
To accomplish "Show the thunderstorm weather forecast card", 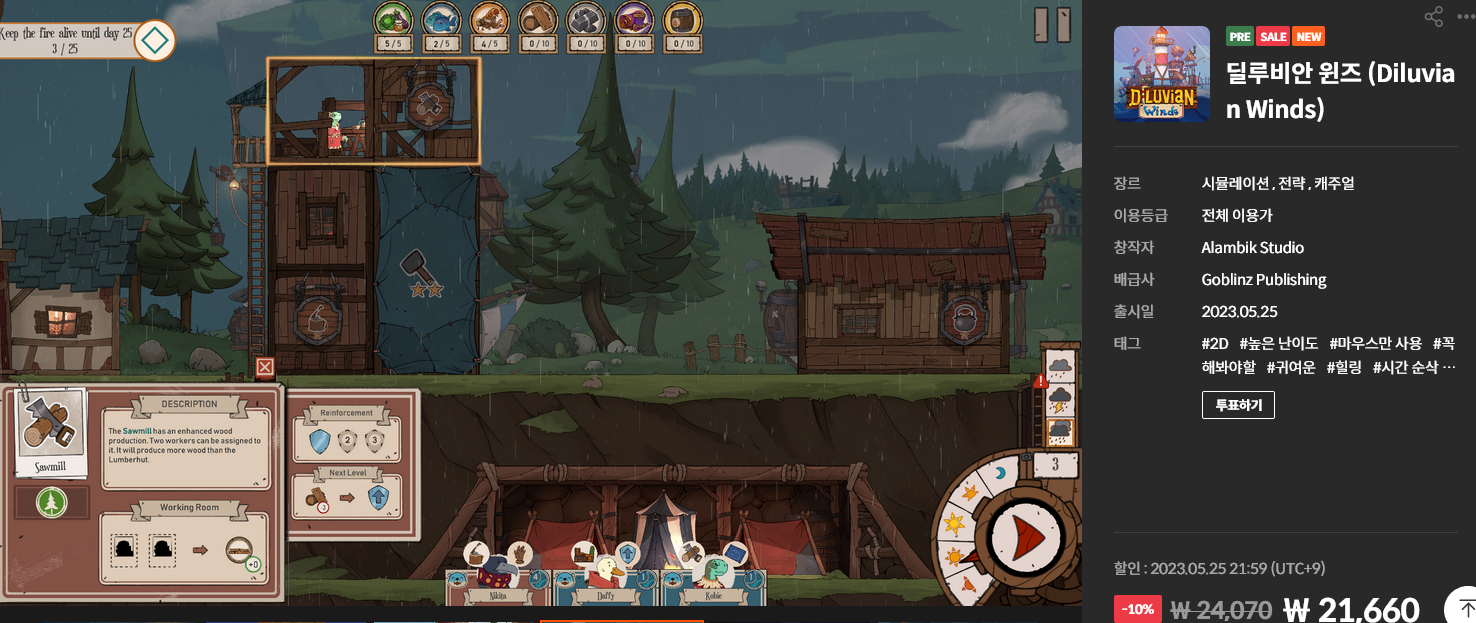I will coord(1060,401).
